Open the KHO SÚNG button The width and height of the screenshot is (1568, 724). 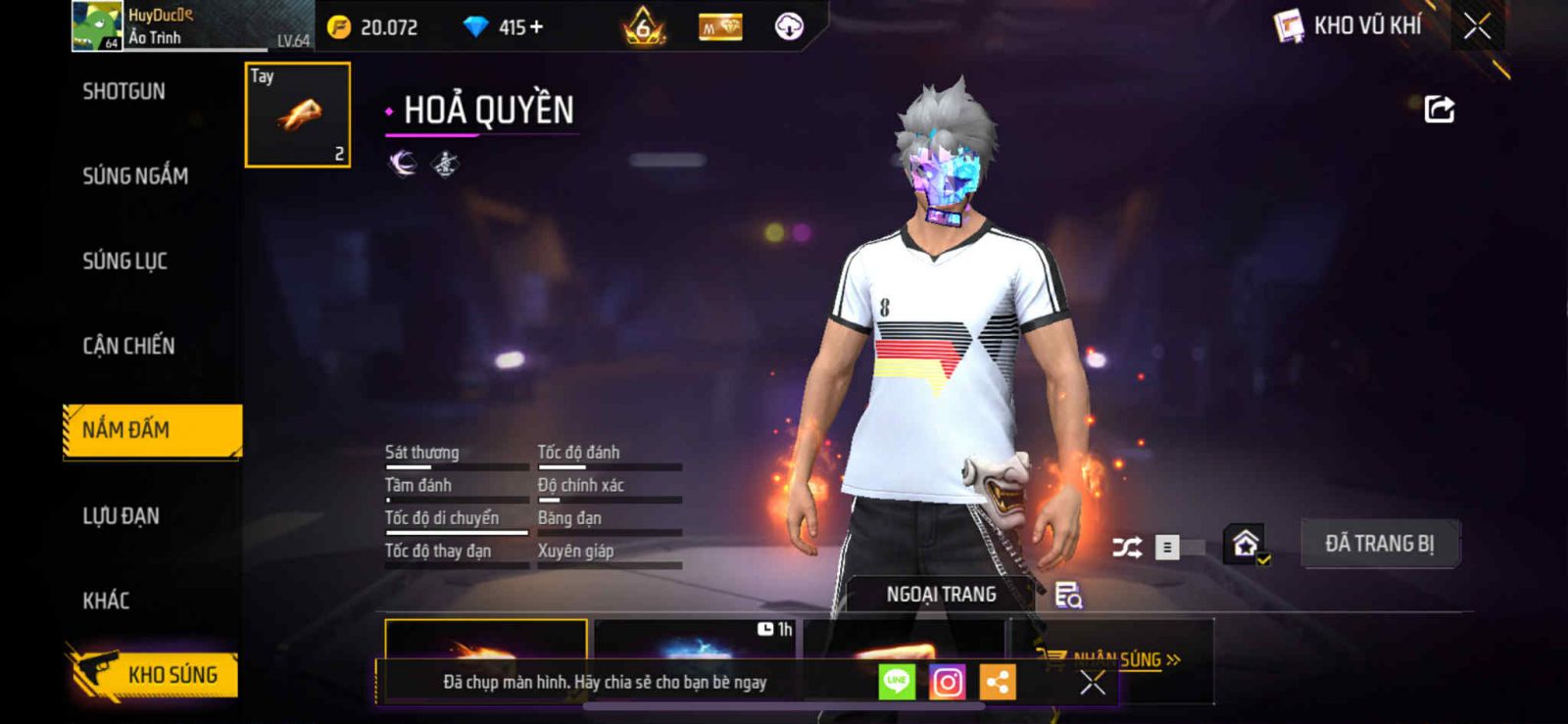[x=155, y=674]
